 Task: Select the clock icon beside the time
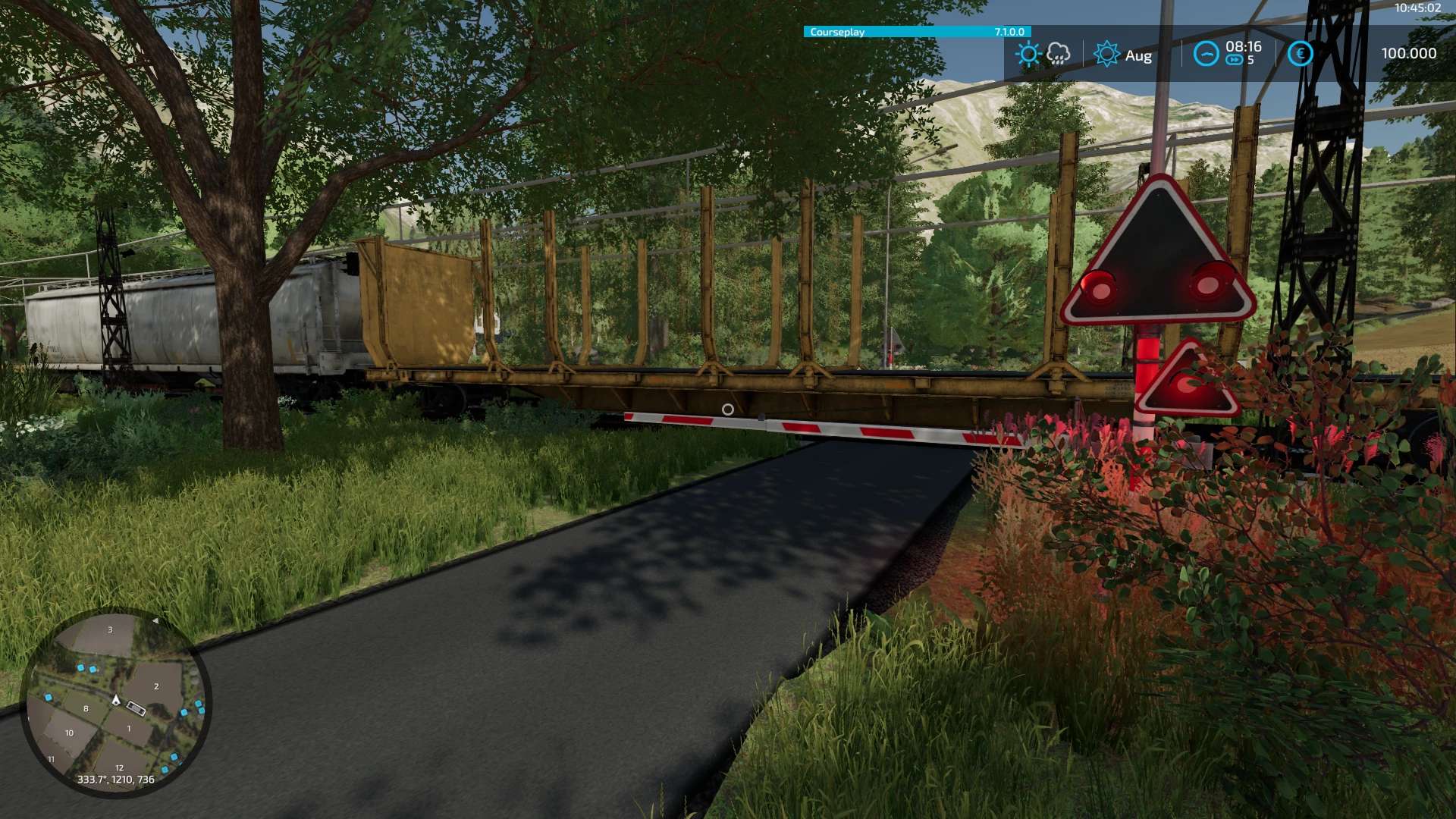pyautogui.click(x=1205, y=54)
